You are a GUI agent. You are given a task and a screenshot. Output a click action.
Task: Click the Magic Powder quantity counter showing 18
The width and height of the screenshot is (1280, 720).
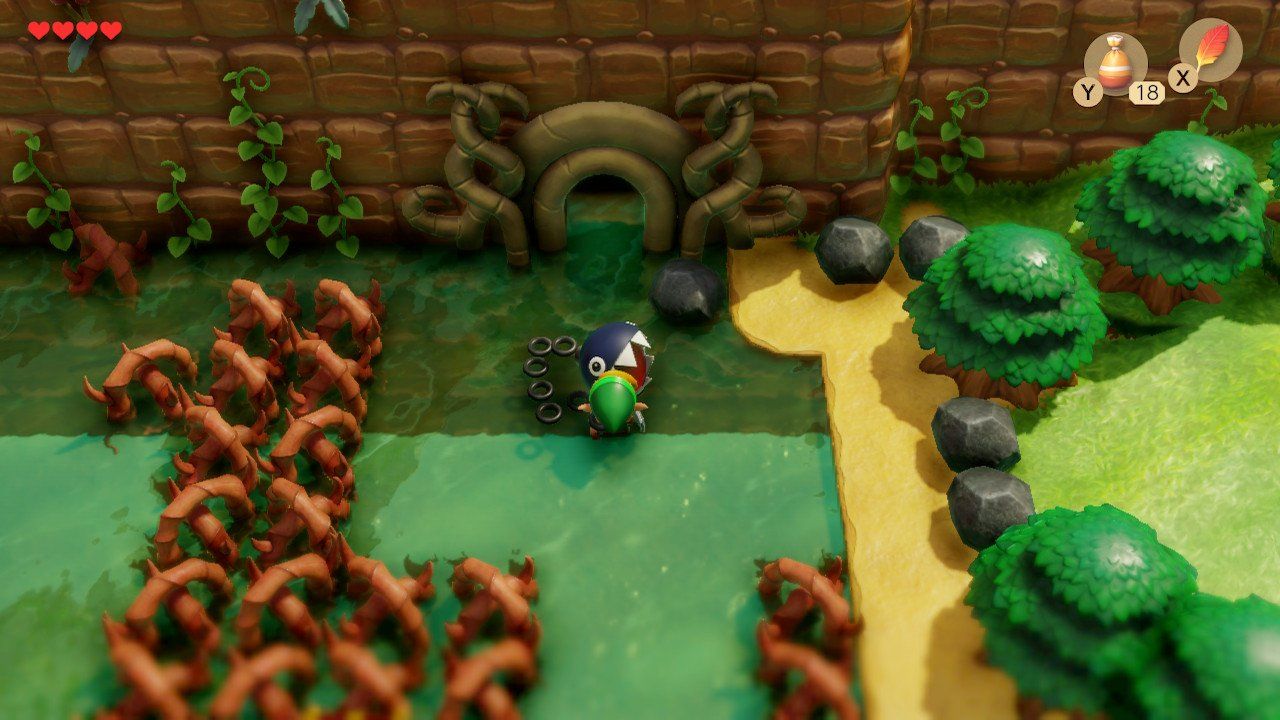(1146, 92)
